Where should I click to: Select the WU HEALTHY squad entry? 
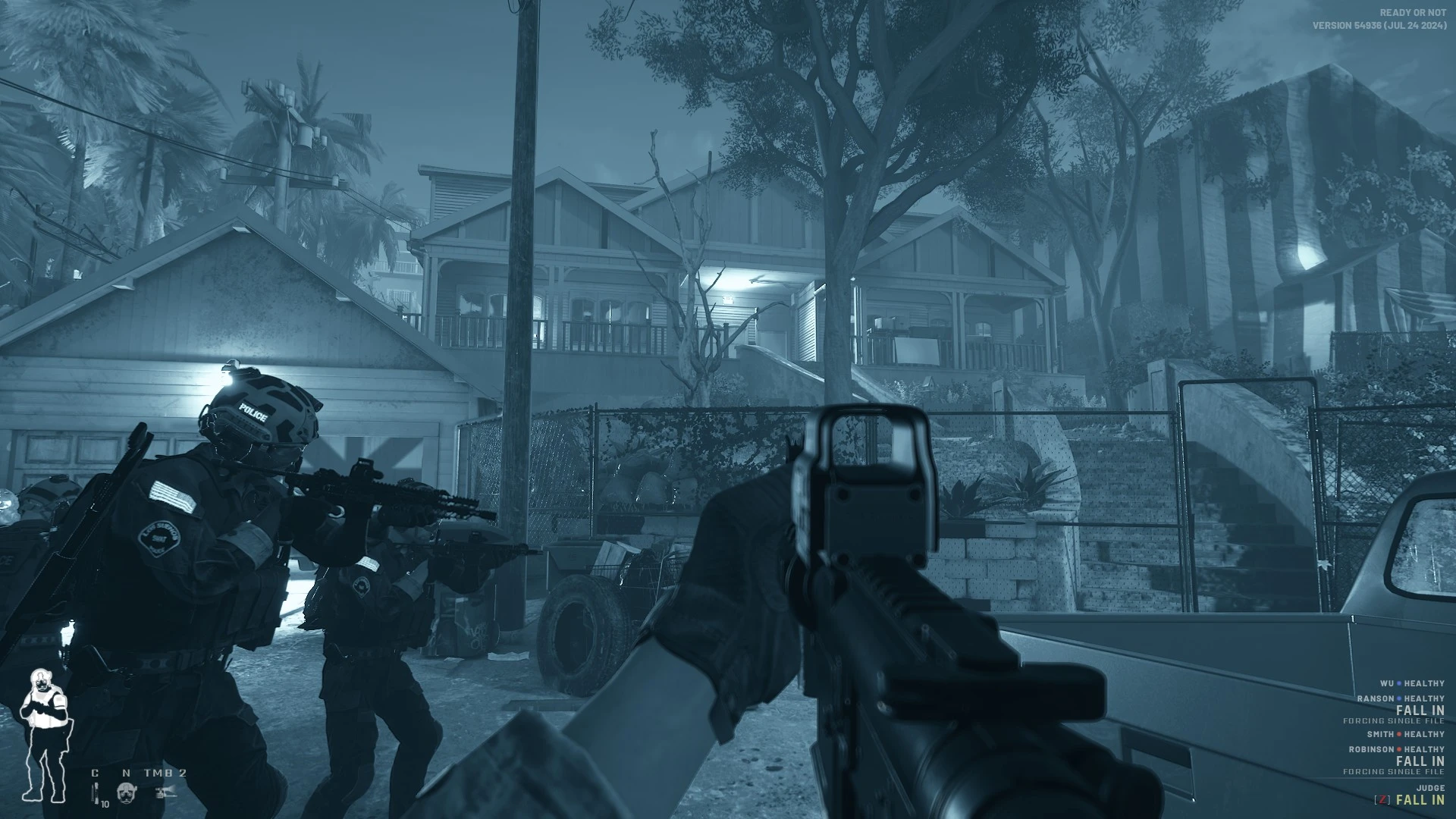pyautogui.click(x=1412, y=683)
